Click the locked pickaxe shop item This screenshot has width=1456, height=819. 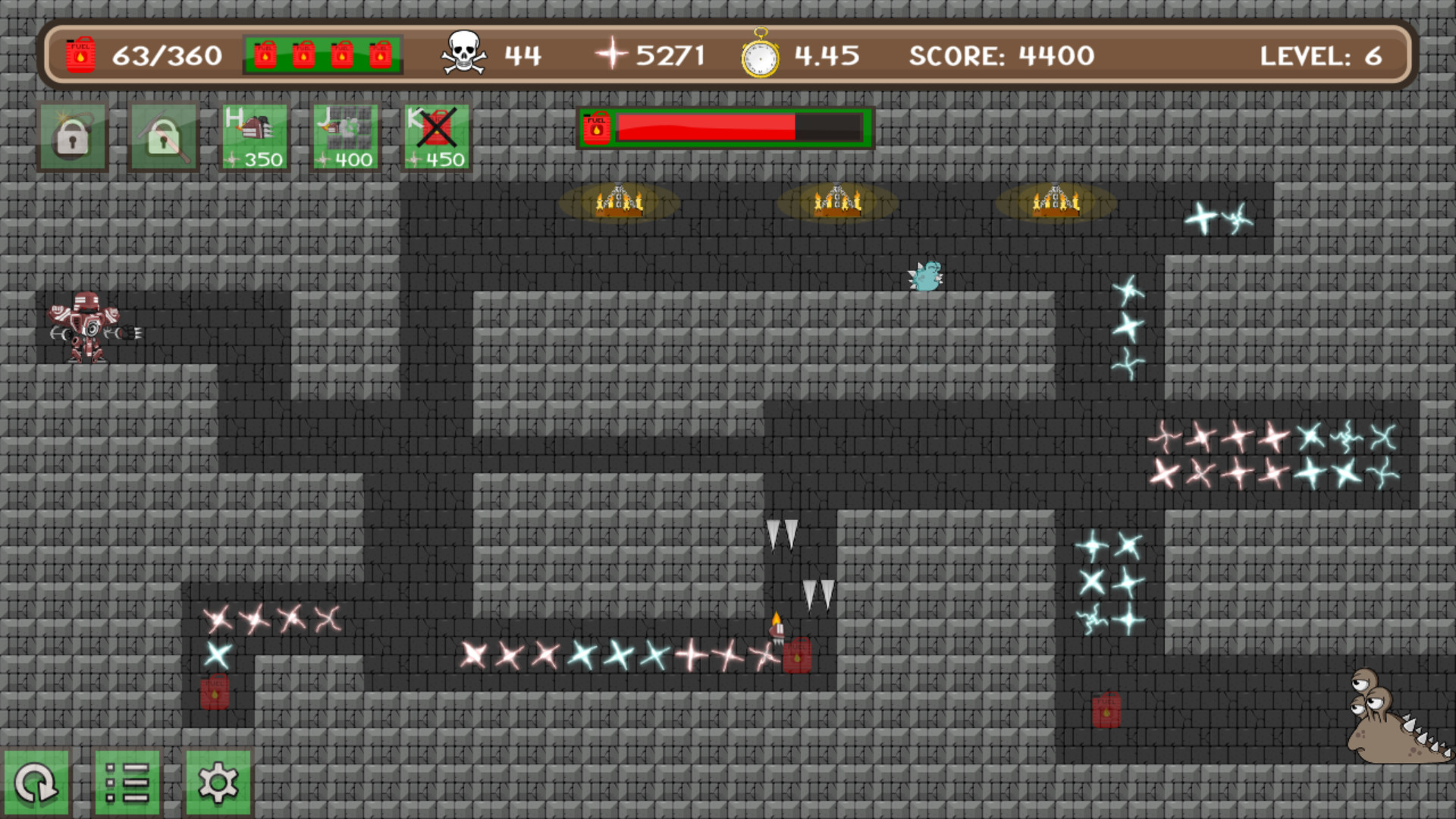pyautogui.click(x=162, y=135)
